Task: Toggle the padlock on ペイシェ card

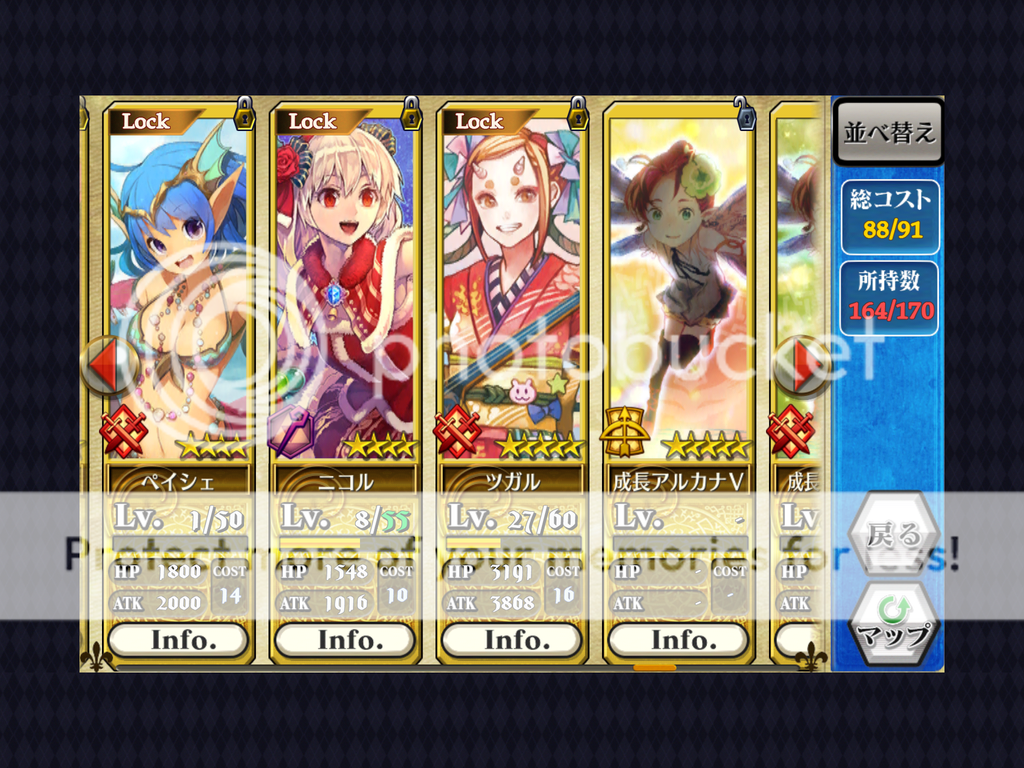Action: coord(244,113)
